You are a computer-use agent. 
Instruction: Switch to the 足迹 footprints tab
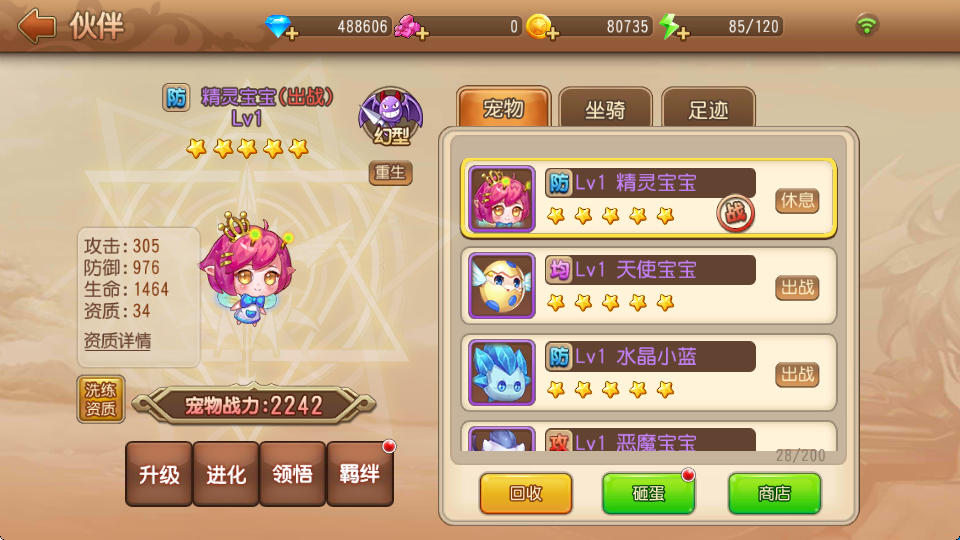point(708,109)
